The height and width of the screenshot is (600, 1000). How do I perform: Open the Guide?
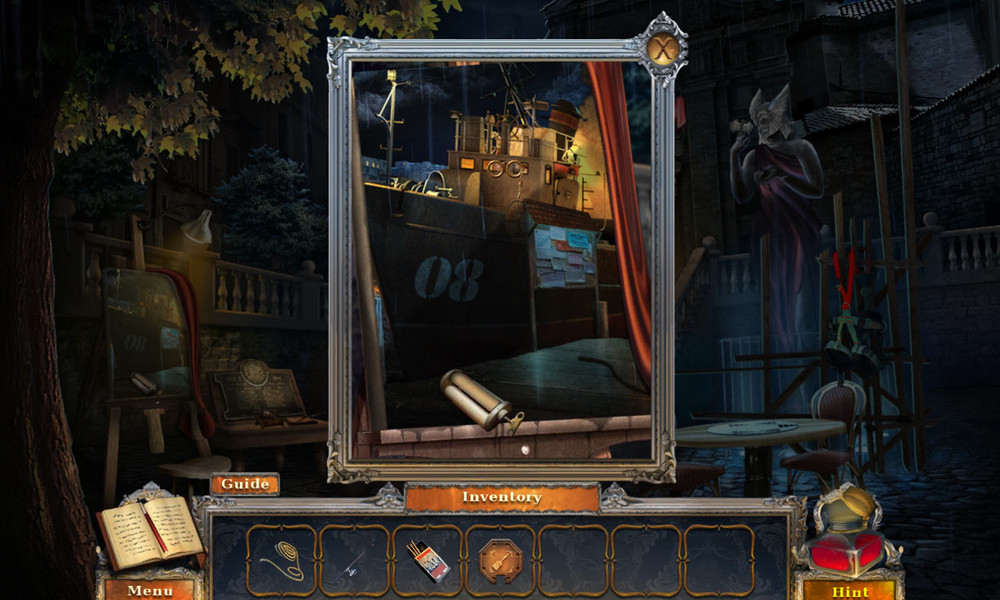(245, 484)
